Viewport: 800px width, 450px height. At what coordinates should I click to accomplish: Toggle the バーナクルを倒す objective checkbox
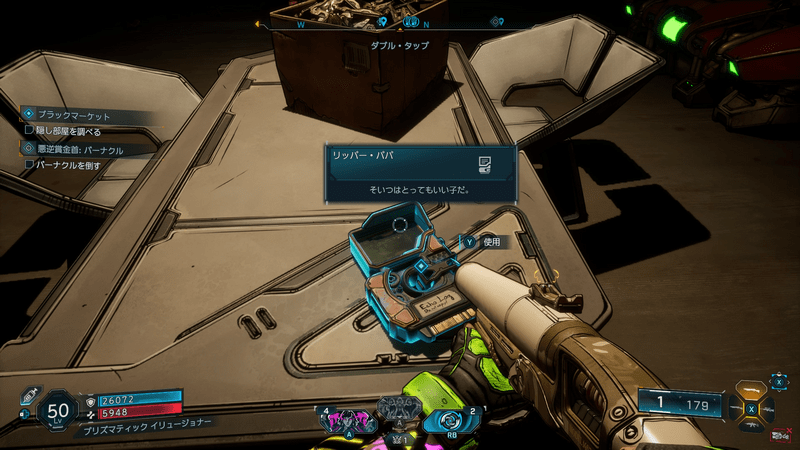tap(30, 164)
